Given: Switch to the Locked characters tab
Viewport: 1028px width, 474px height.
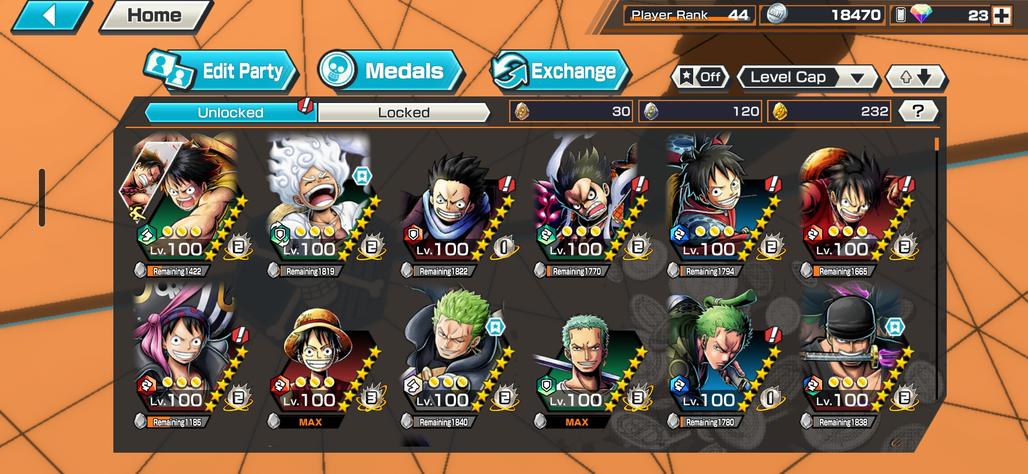Looking at the screenshot, I should click(403, 112).
